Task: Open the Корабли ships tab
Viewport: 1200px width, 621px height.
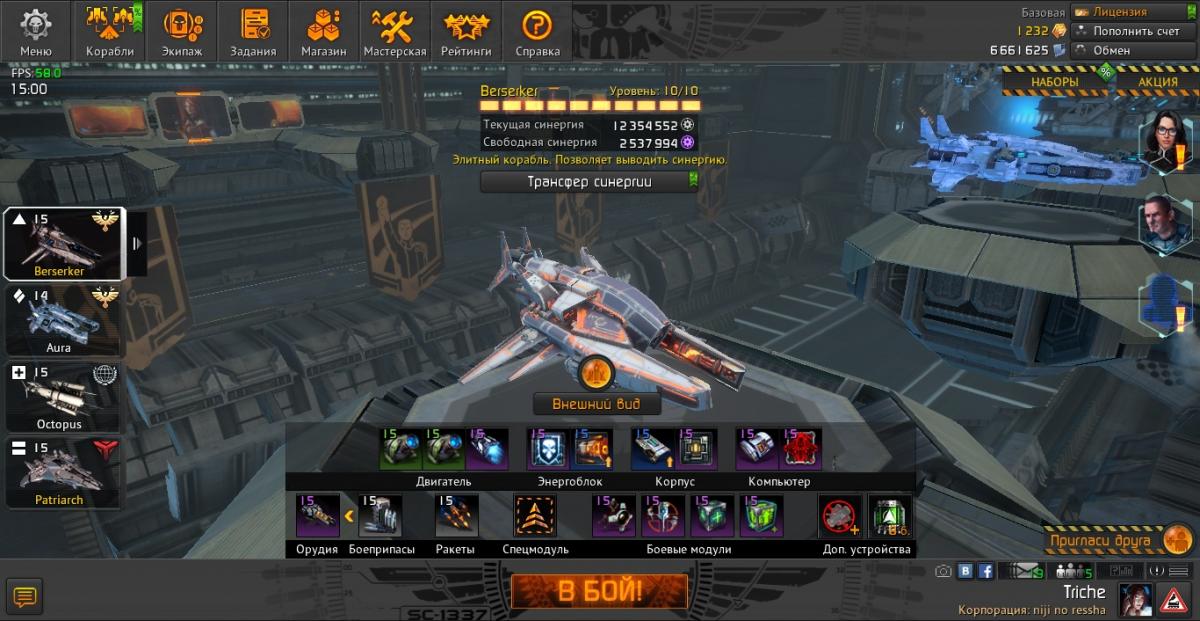Action: click(x=110, y=31)
